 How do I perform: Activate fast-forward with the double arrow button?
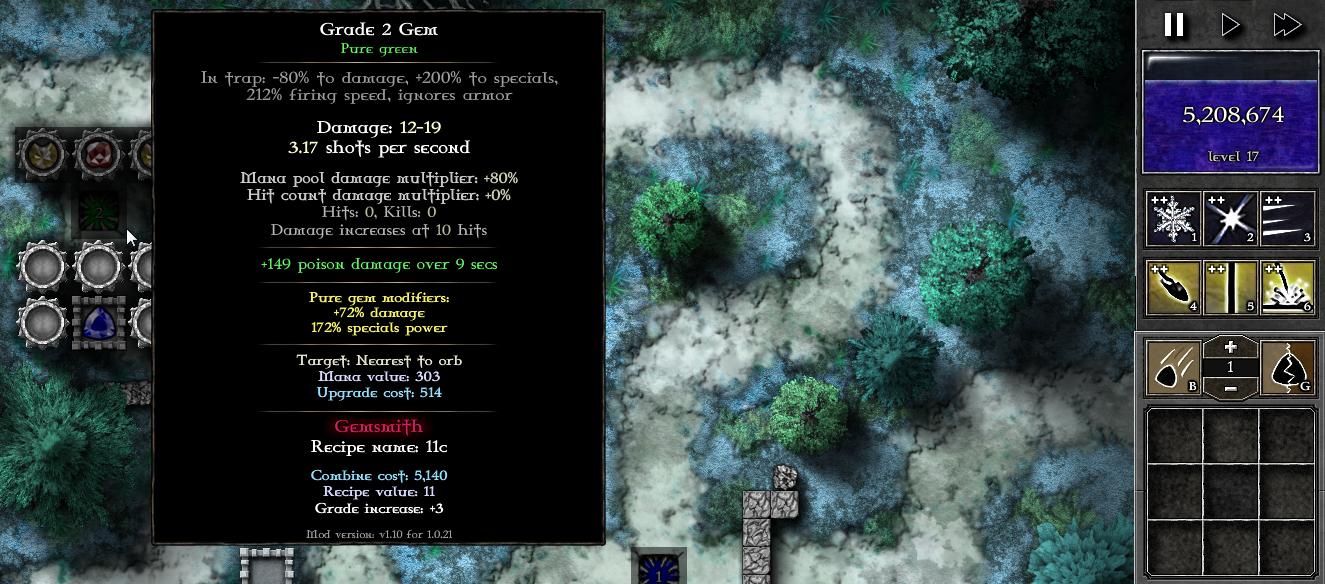point(1287,25)
